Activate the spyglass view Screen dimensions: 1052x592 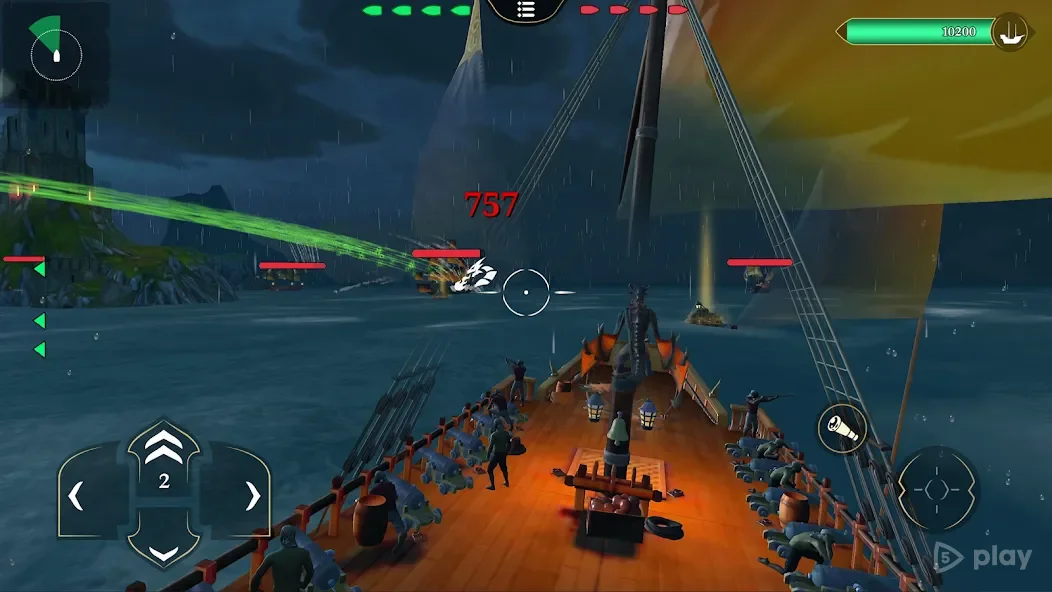point(841,429)
